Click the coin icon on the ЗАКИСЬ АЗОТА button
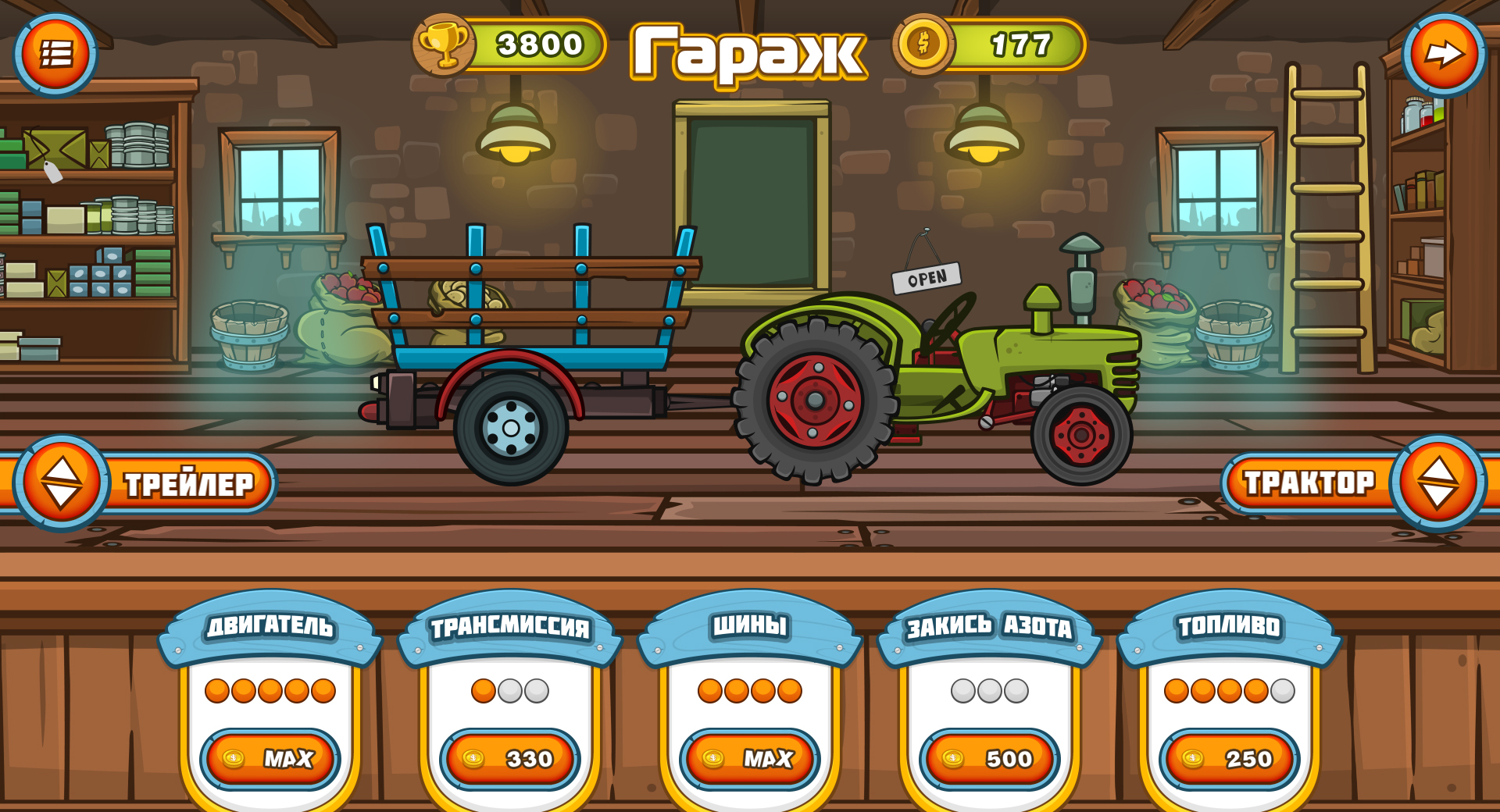Screen dimensions: 1500x812 (x=952, y=758)
